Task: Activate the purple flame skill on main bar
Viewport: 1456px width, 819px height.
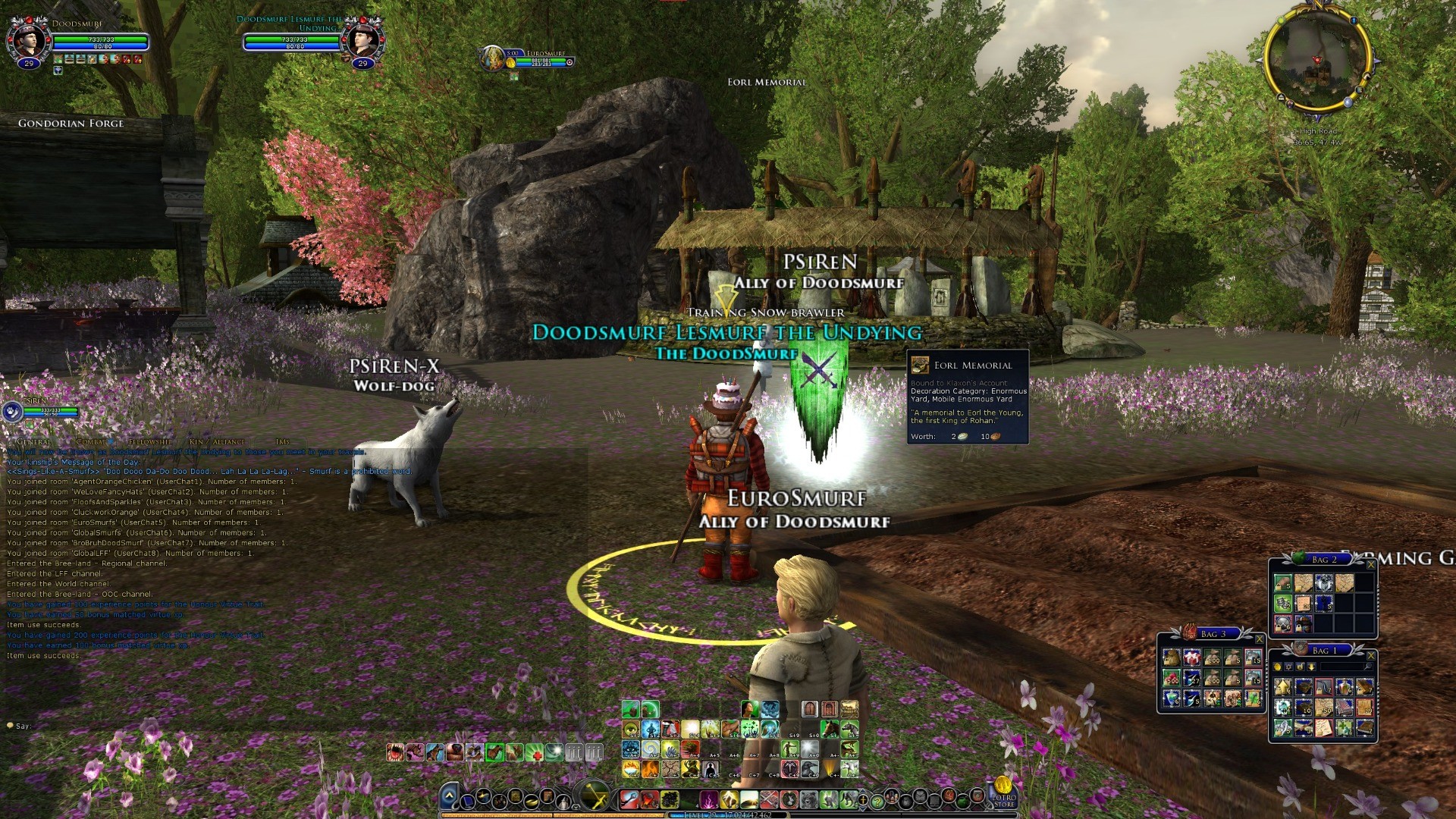Action: click(709, 799)
